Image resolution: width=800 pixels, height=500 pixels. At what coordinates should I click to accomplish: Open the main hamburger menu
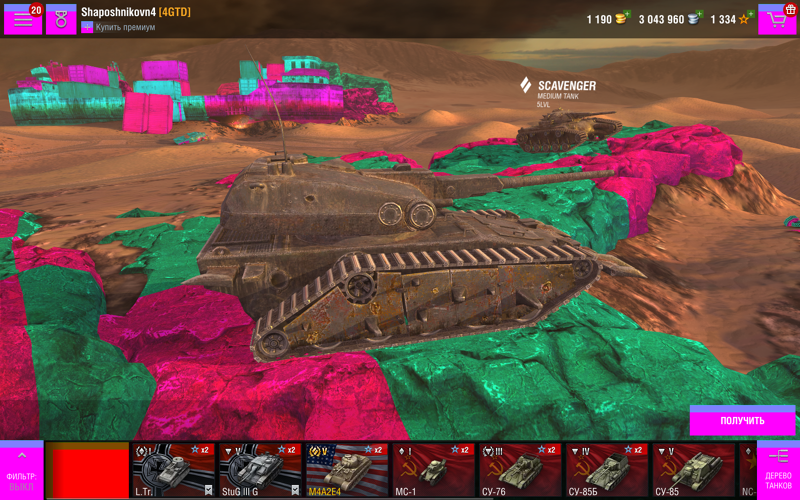tap(22, 19)
